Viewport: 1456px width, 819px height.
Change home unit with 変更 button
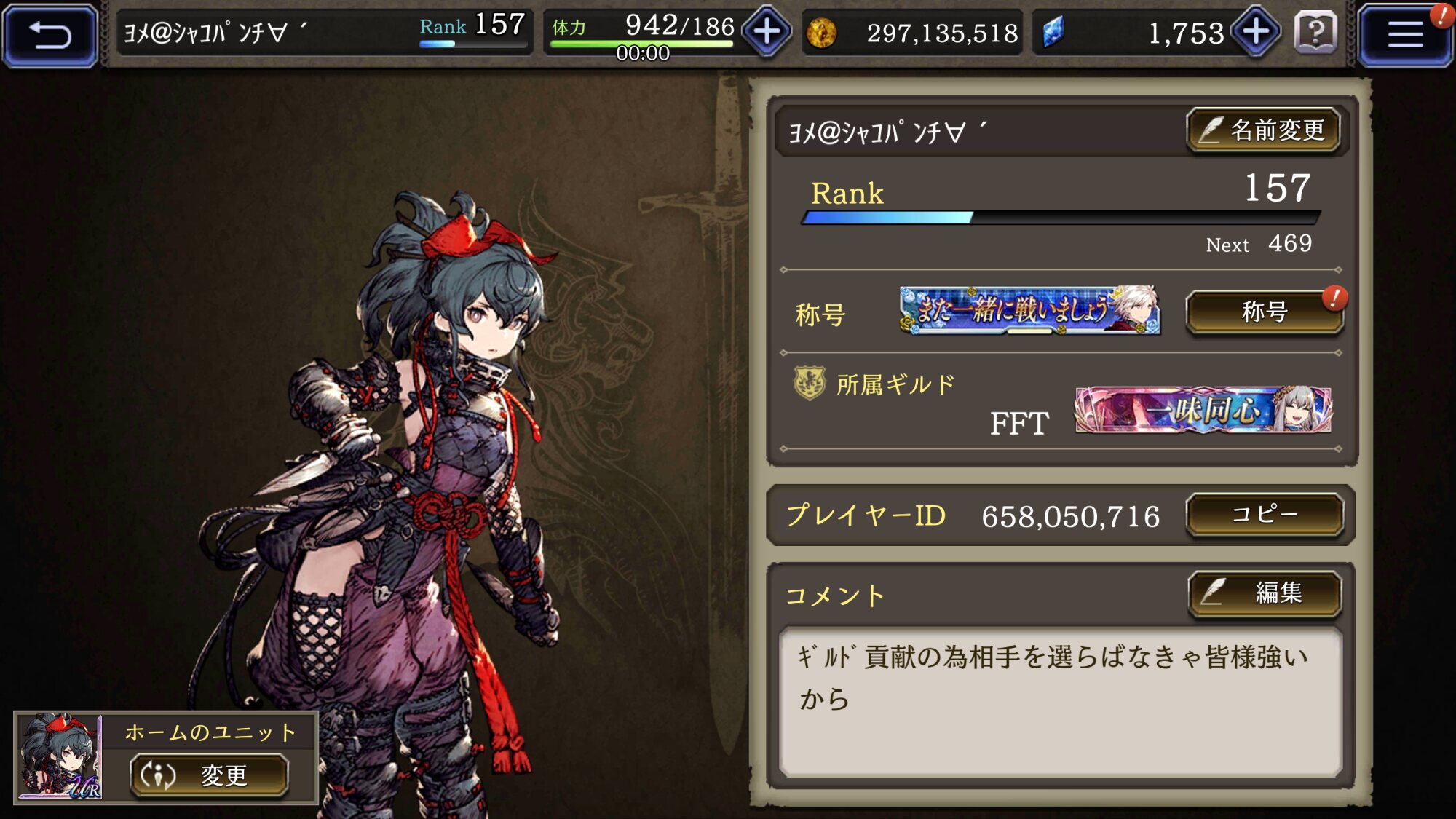click(210, 775)
